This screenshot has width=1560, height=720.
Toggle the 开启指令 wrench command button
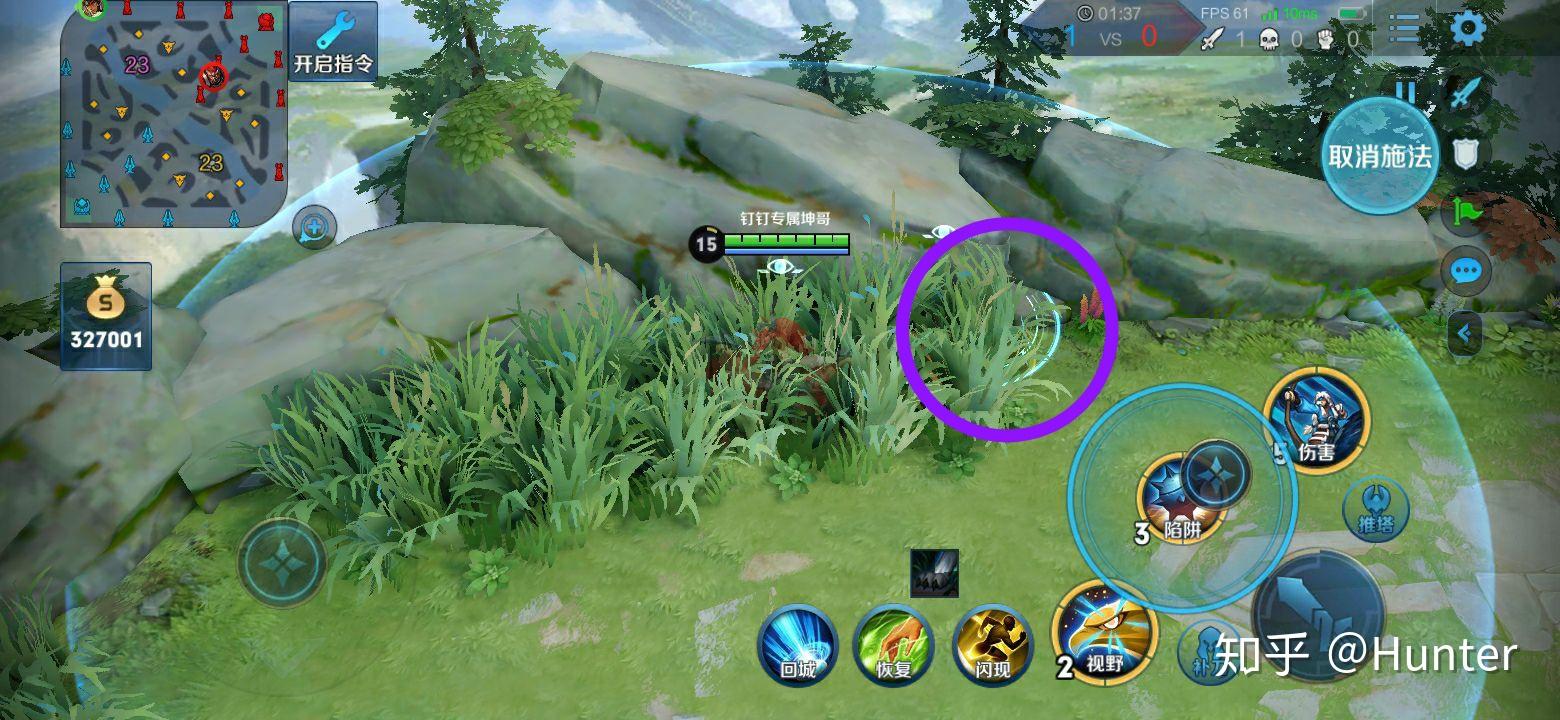pos(333,42)
